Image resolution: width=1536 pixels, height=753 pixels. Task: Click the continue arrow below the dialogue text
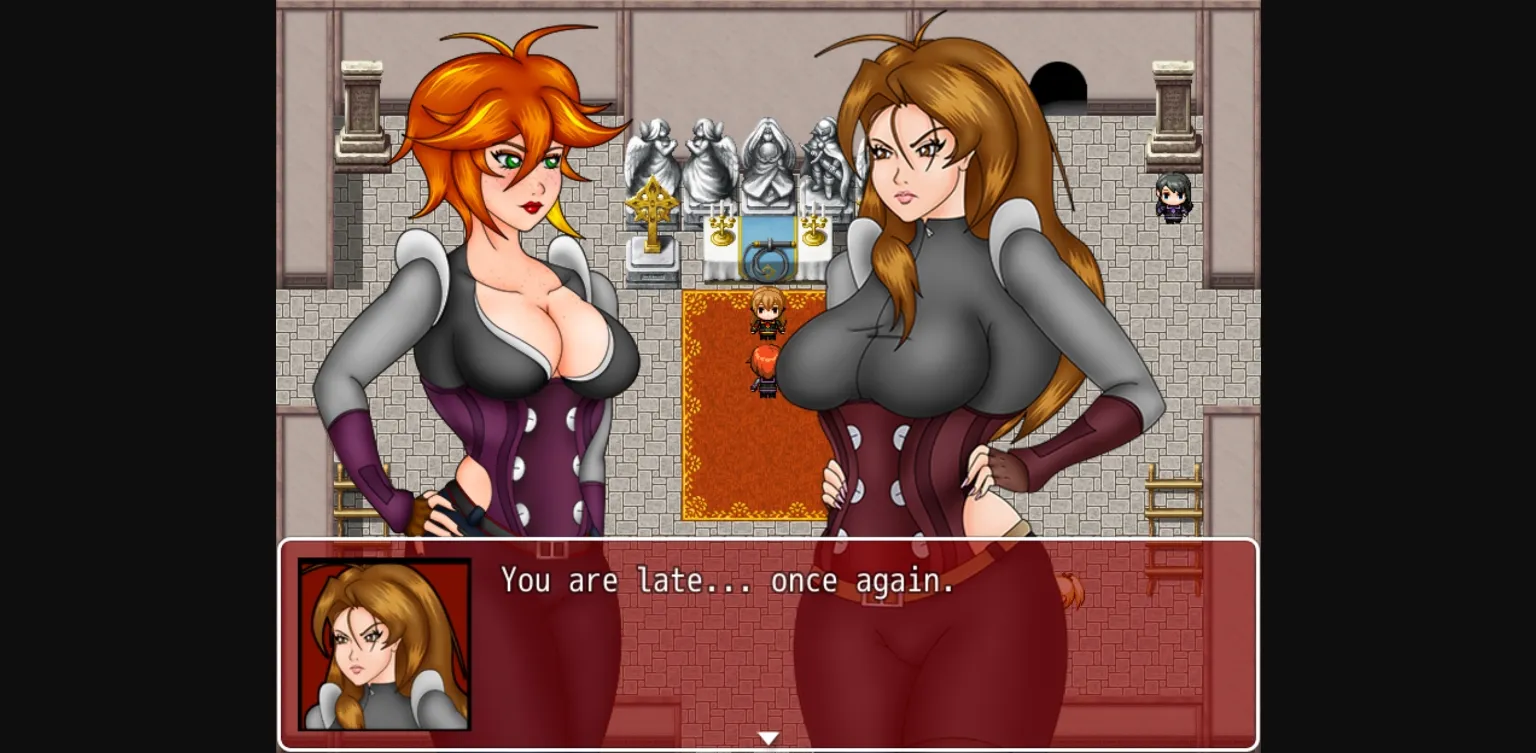point(768,736)
